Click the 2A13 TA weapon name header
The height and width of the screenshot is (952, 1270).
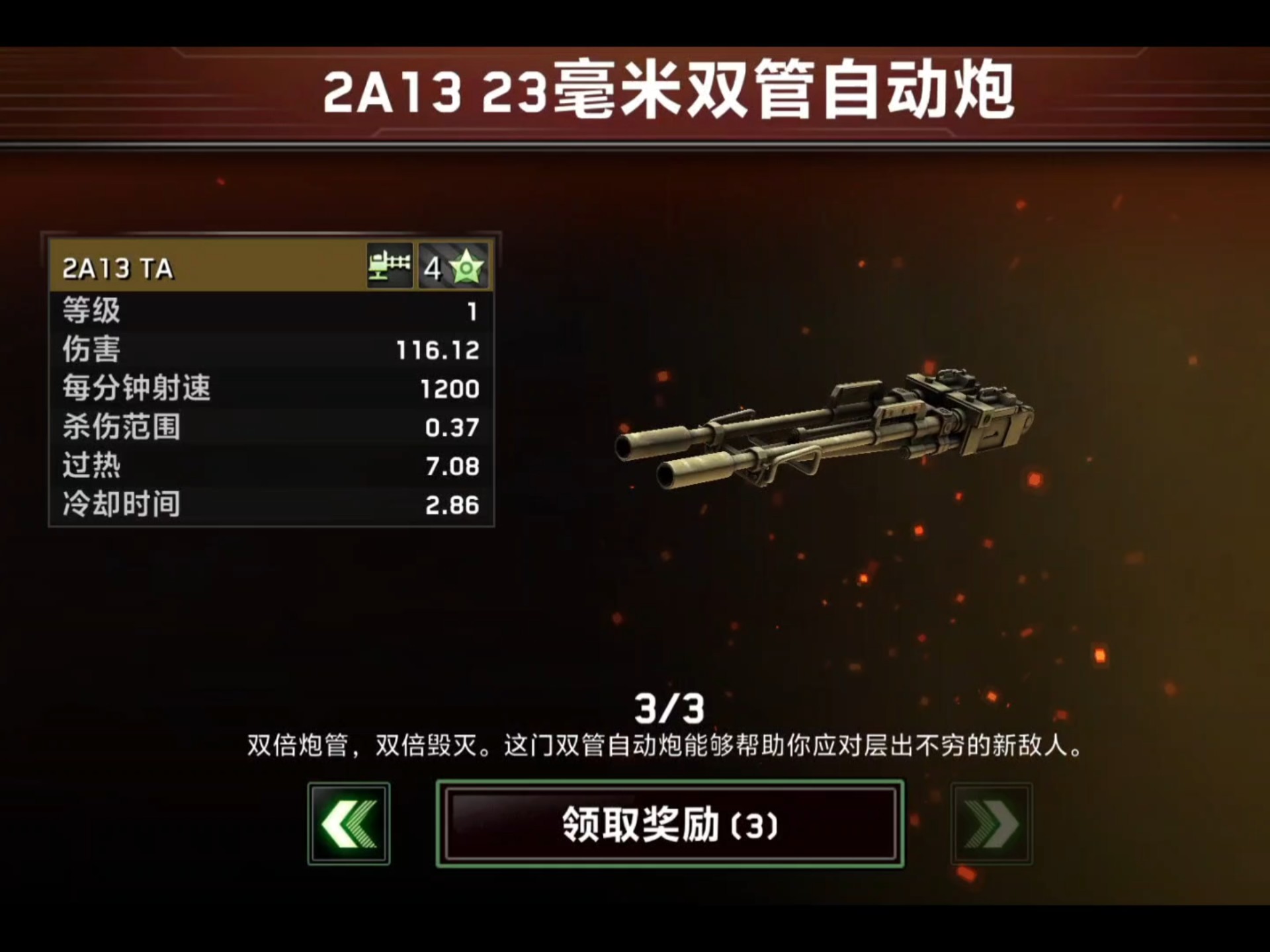tap(116, 267)
